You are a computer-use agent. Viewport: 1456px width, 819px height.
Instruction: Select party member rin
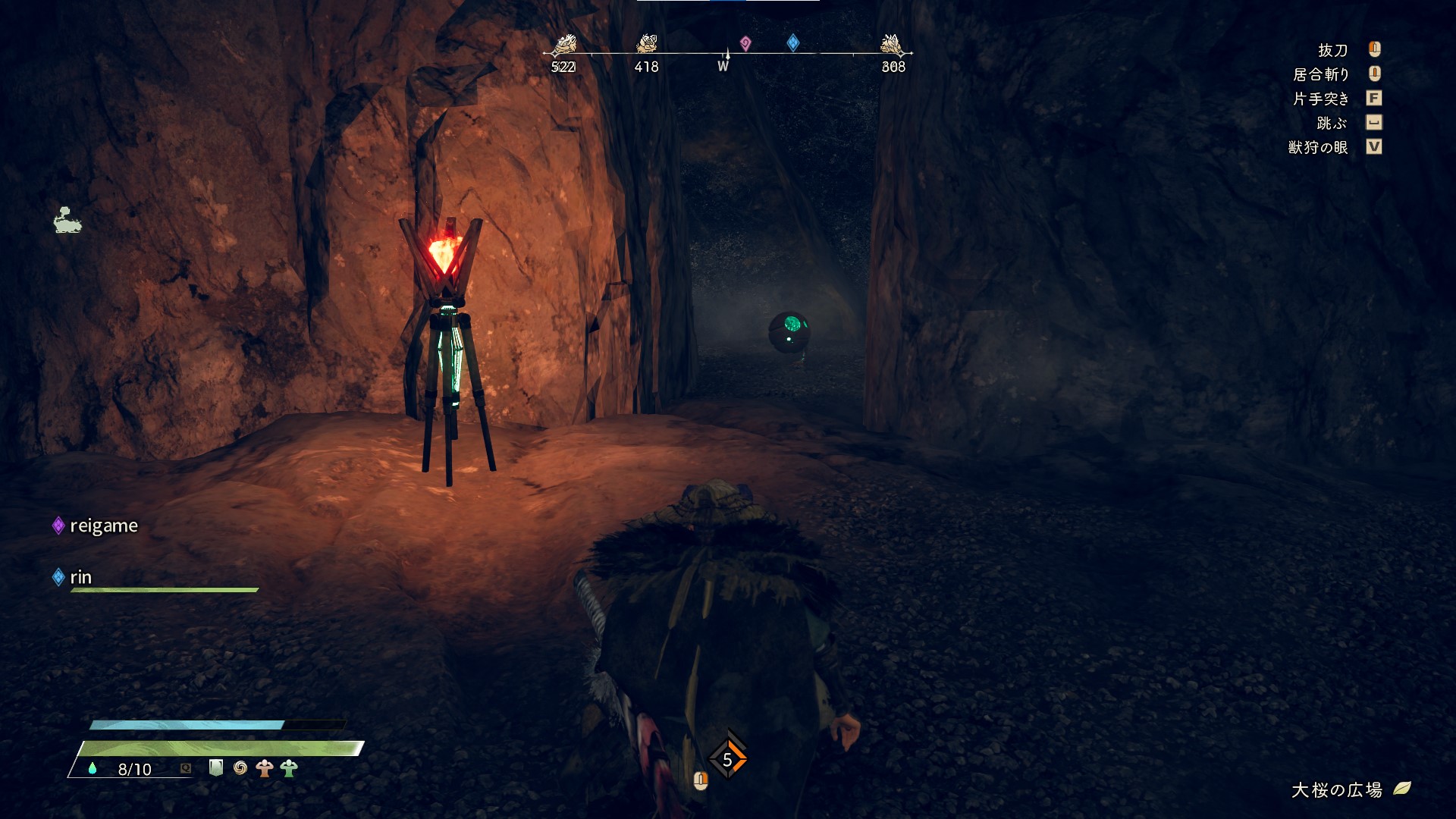coord(80,577)
